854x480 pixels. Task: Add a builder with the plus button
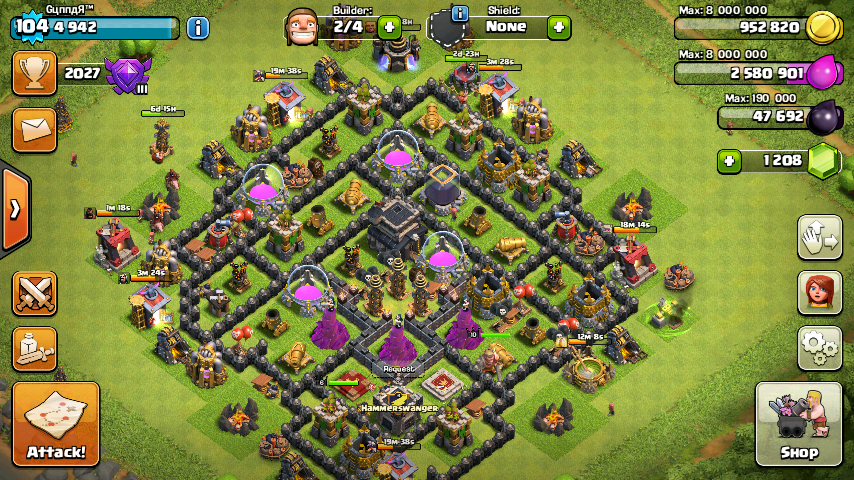click(x=389, y=26)
